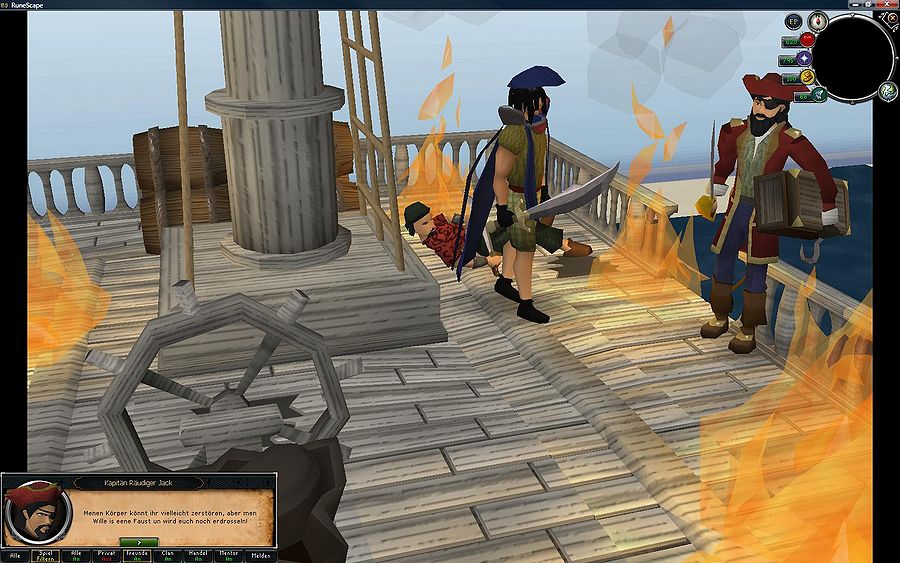Click the circular black minimap
The height and width of the screenshot is (563, 900).
point(854,57)
